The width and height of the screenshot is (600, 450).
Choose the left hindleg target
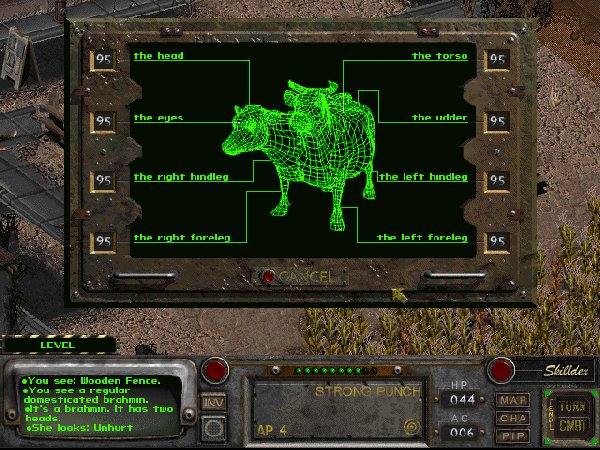pos(423,178)
